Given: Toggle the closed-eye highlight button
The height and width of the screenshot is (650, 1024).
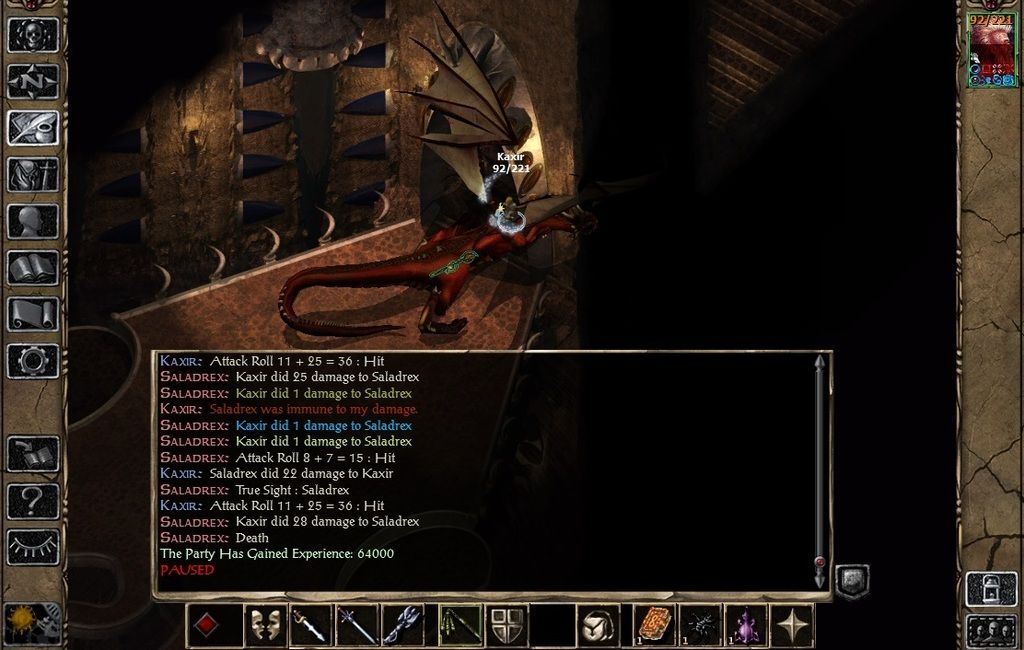Looking at the screenshot, I should pyautogui.click(x=33, y=546).
